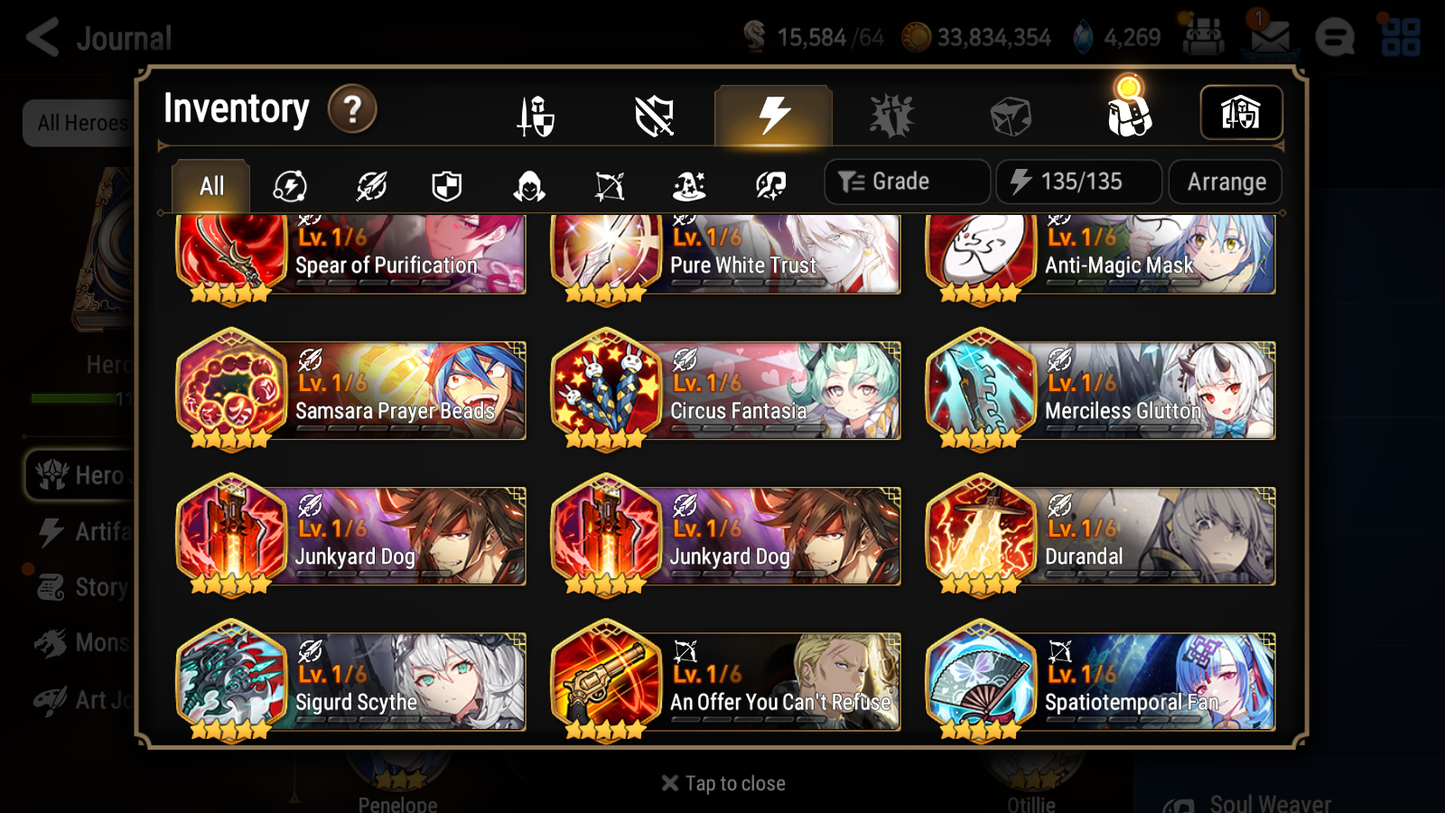
Task: Toggle the hooded thief class filter
Action: point(529,182)
